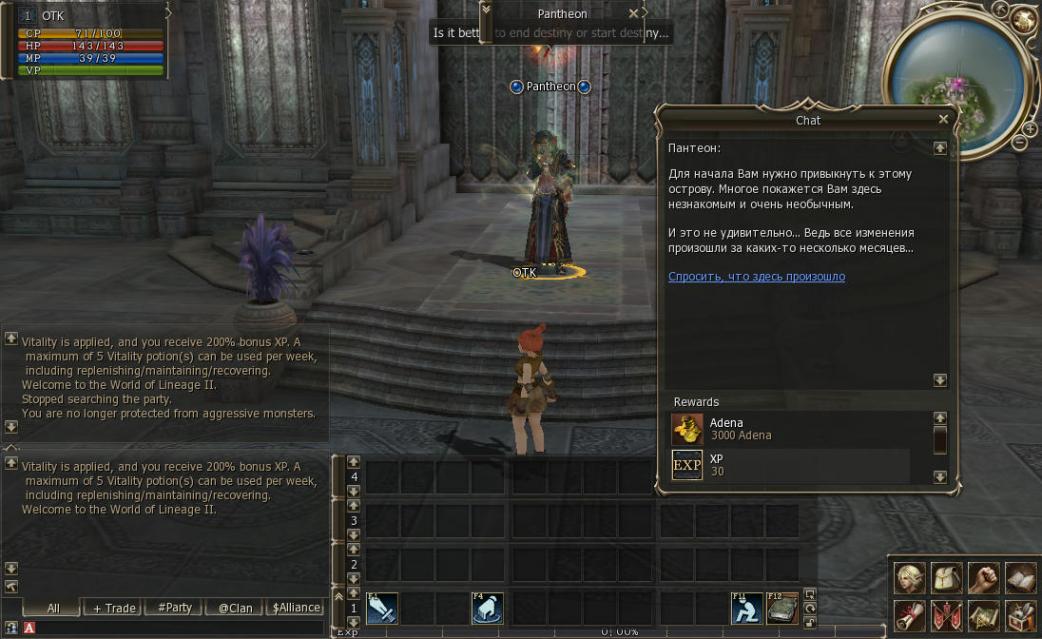
Task: Close the Chat dialogue window
Action: (943, 119)
